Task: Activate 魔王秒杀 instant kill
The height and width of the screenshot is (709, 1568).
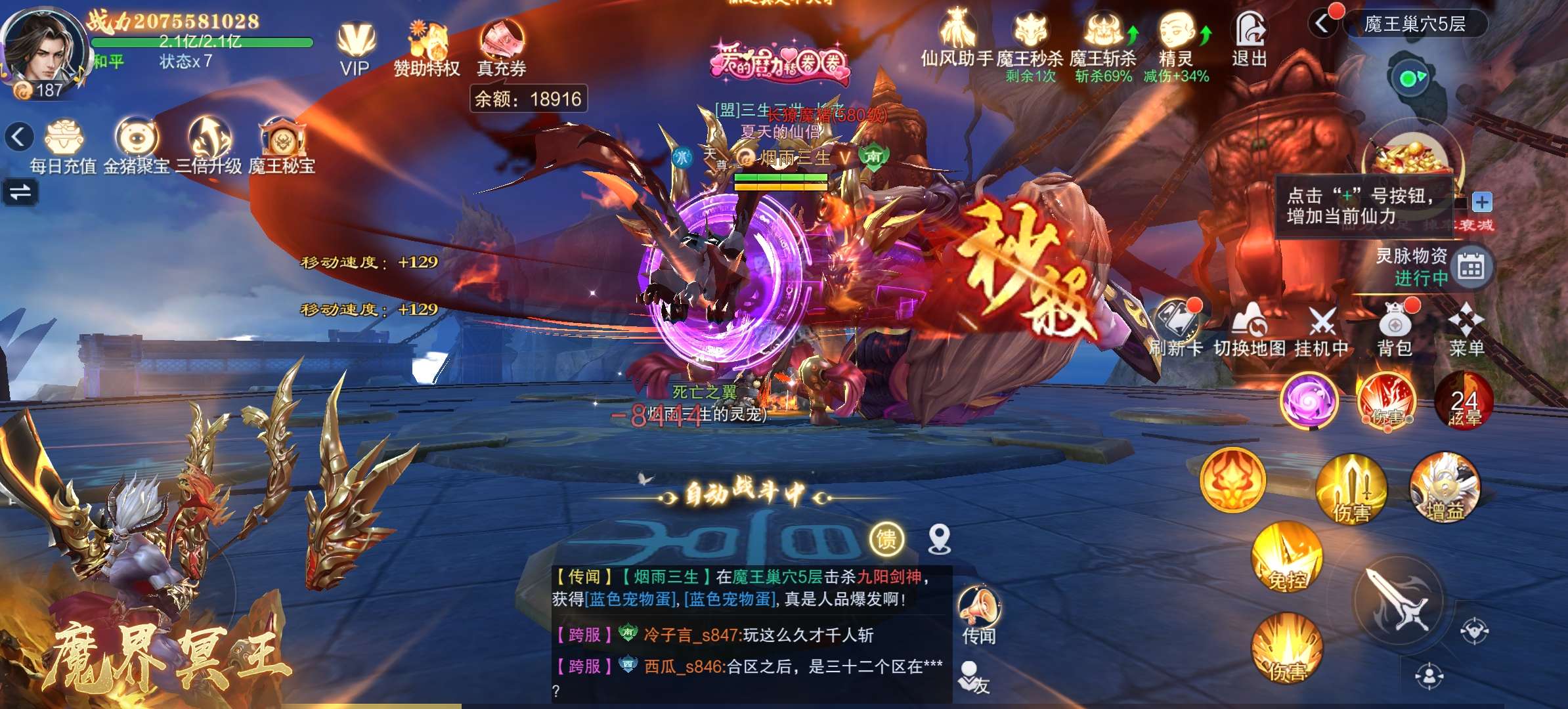Action: coord(1030,41)
